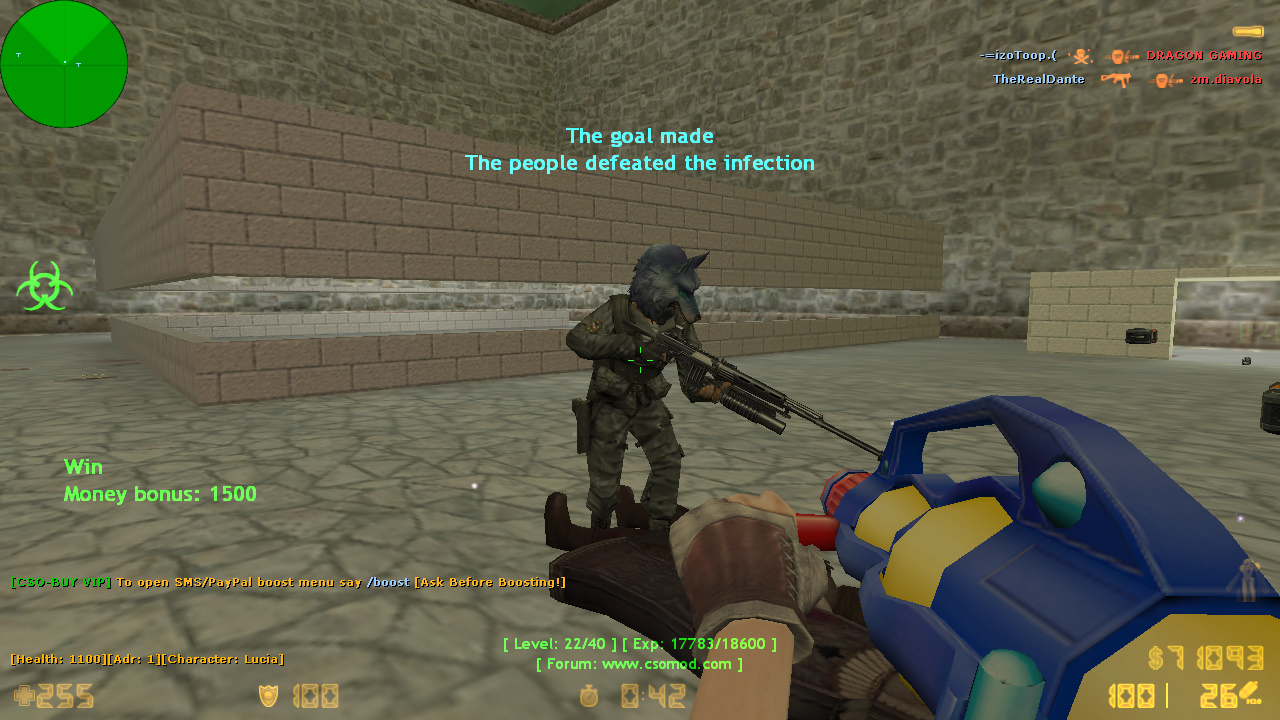1280x720 pixels.
Task: Click the bullet icon above the kill feed
Action: click(x=1247, y=32)
